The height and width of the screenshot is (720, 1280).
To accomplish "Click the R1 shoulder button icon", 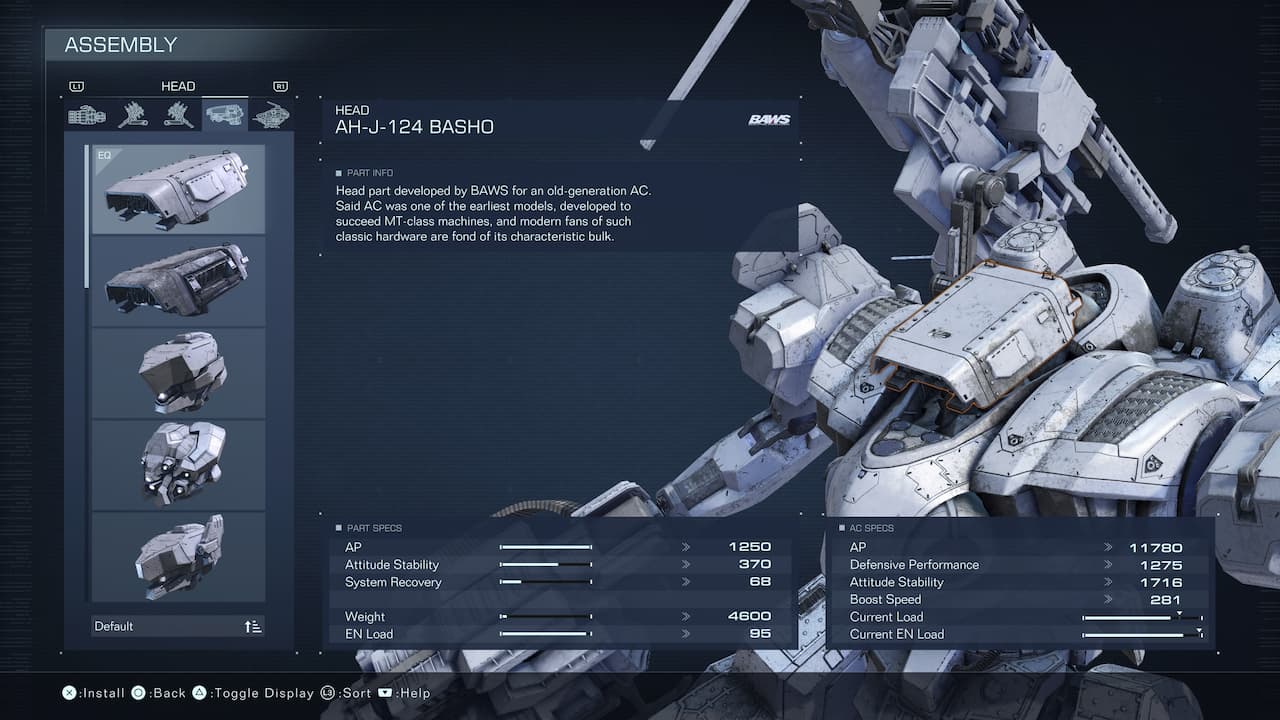I will [x=280, y=86].
